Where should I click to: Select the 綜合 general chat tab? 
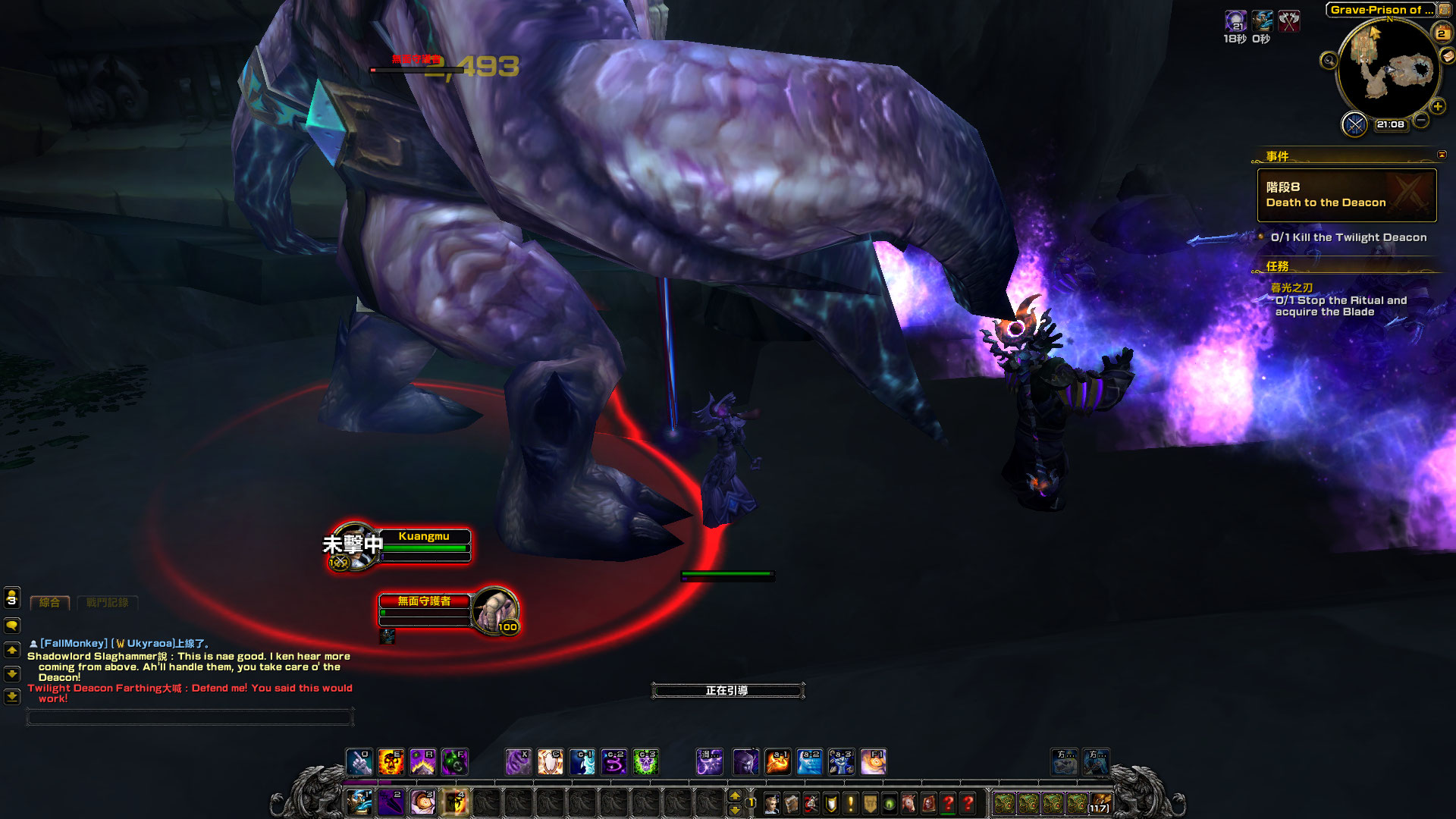click(x=49, y=603)
